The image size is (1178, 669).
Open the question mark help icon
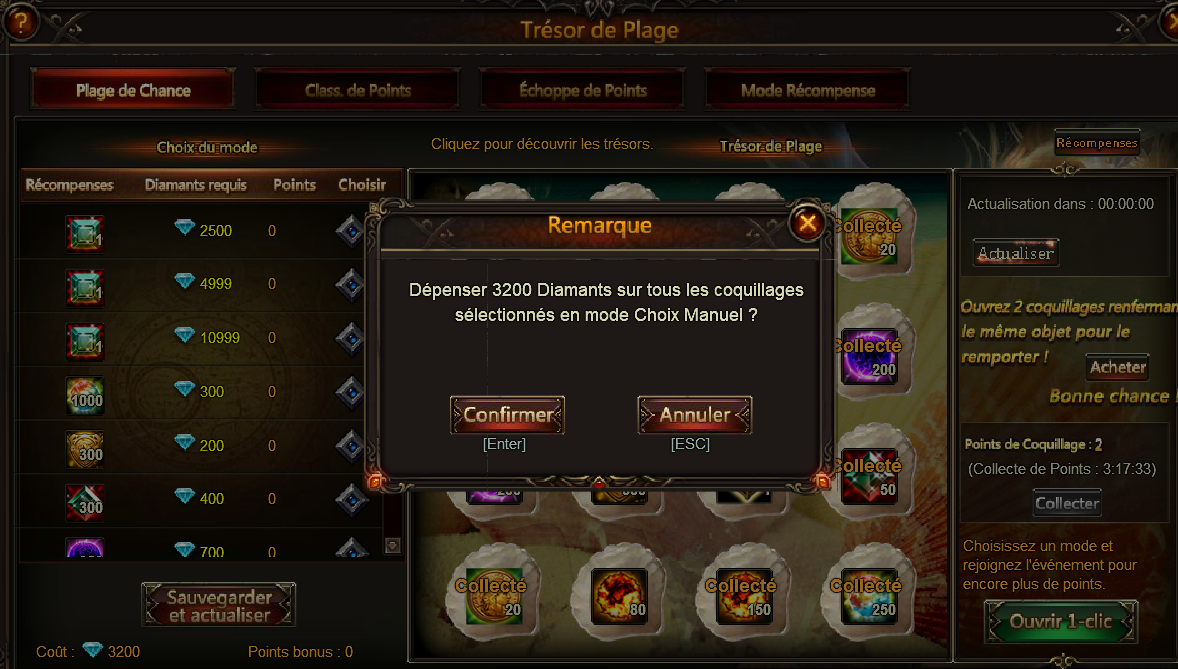20,23
